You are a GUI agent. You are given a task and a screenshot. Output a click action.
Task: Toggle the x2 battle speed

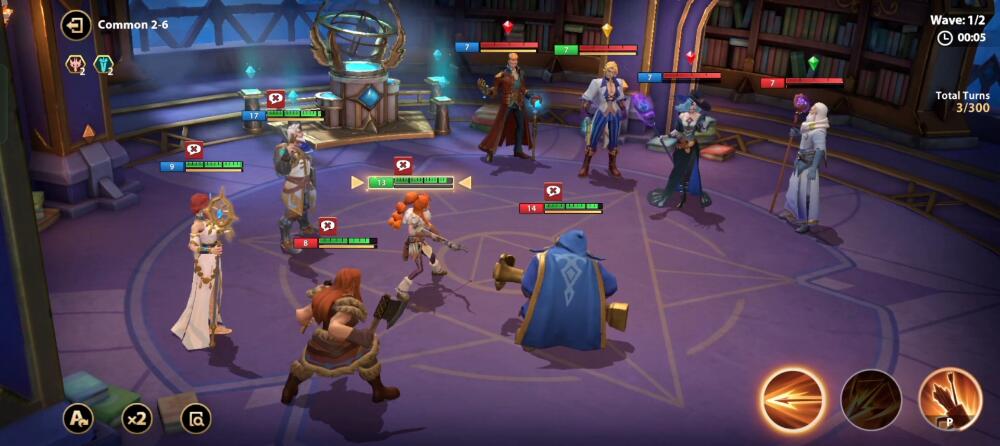point(137,418)
